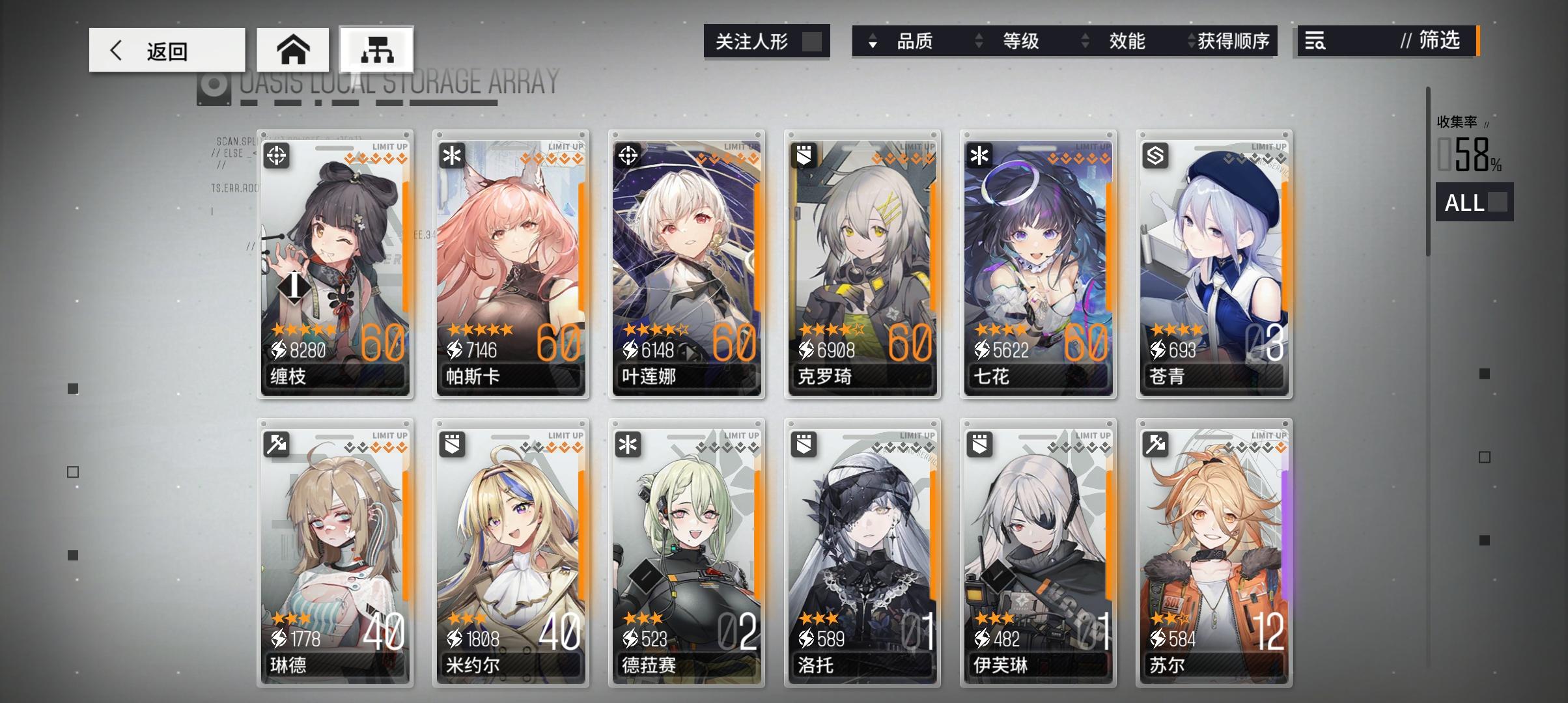The height and width of the screenshot is (703, 1568).
Task: Click the sort arrows next to 效能
Action: click(1084, 41)
